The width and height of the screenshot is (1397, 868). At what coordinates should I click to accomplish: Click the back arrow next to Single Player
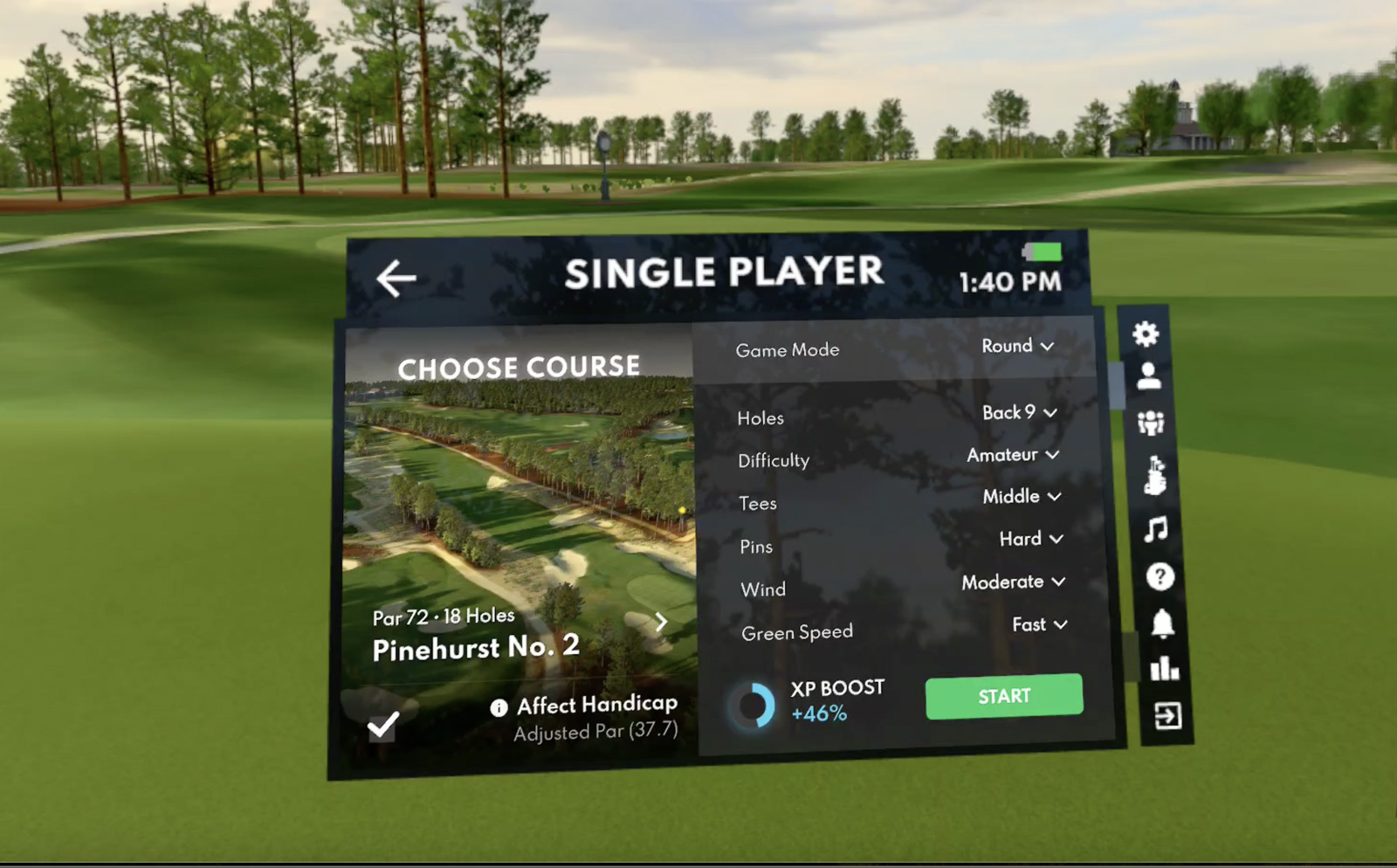[395, 276]
